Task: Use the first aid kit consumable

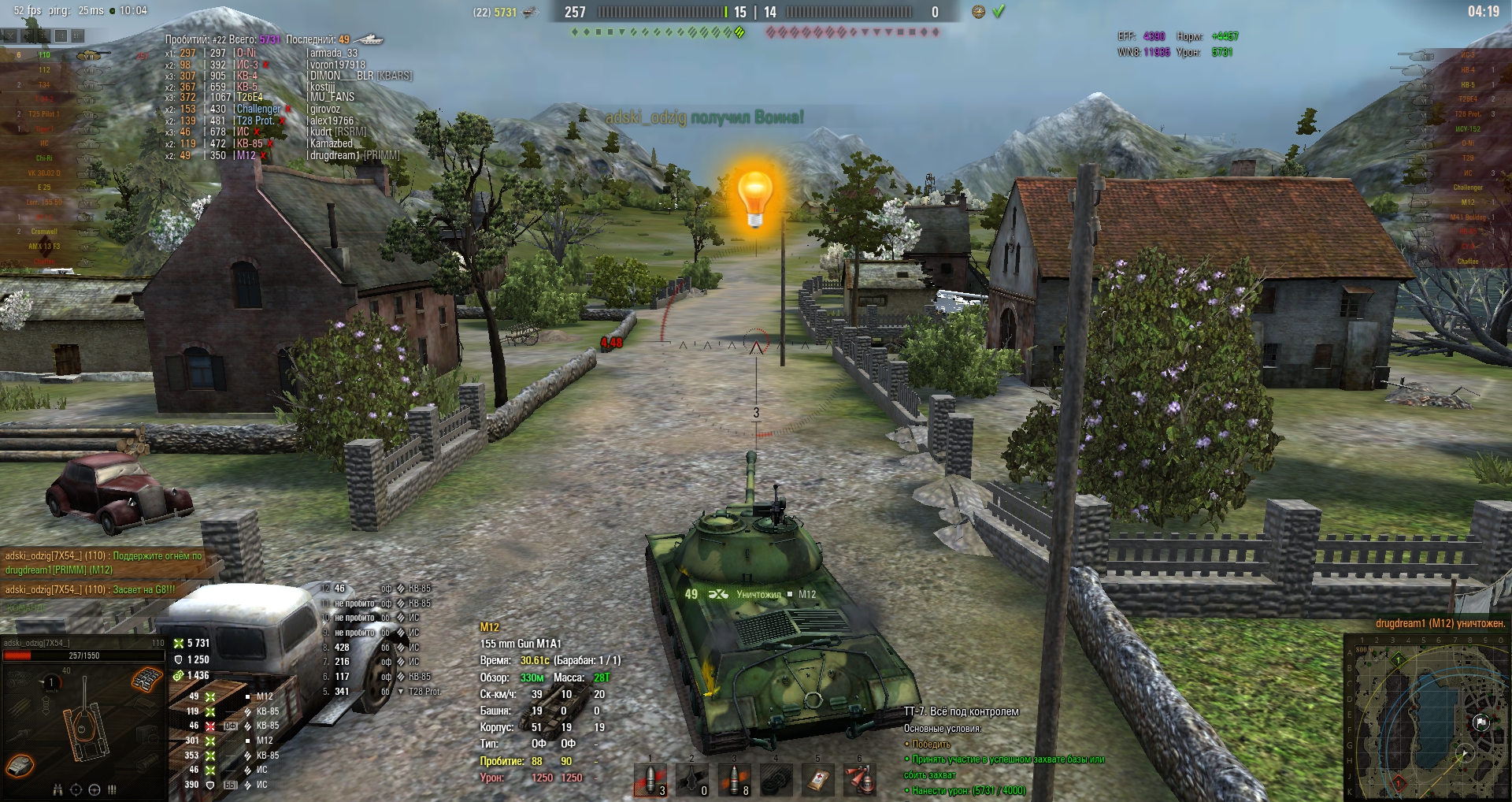Action: click(x=817, y=780)
